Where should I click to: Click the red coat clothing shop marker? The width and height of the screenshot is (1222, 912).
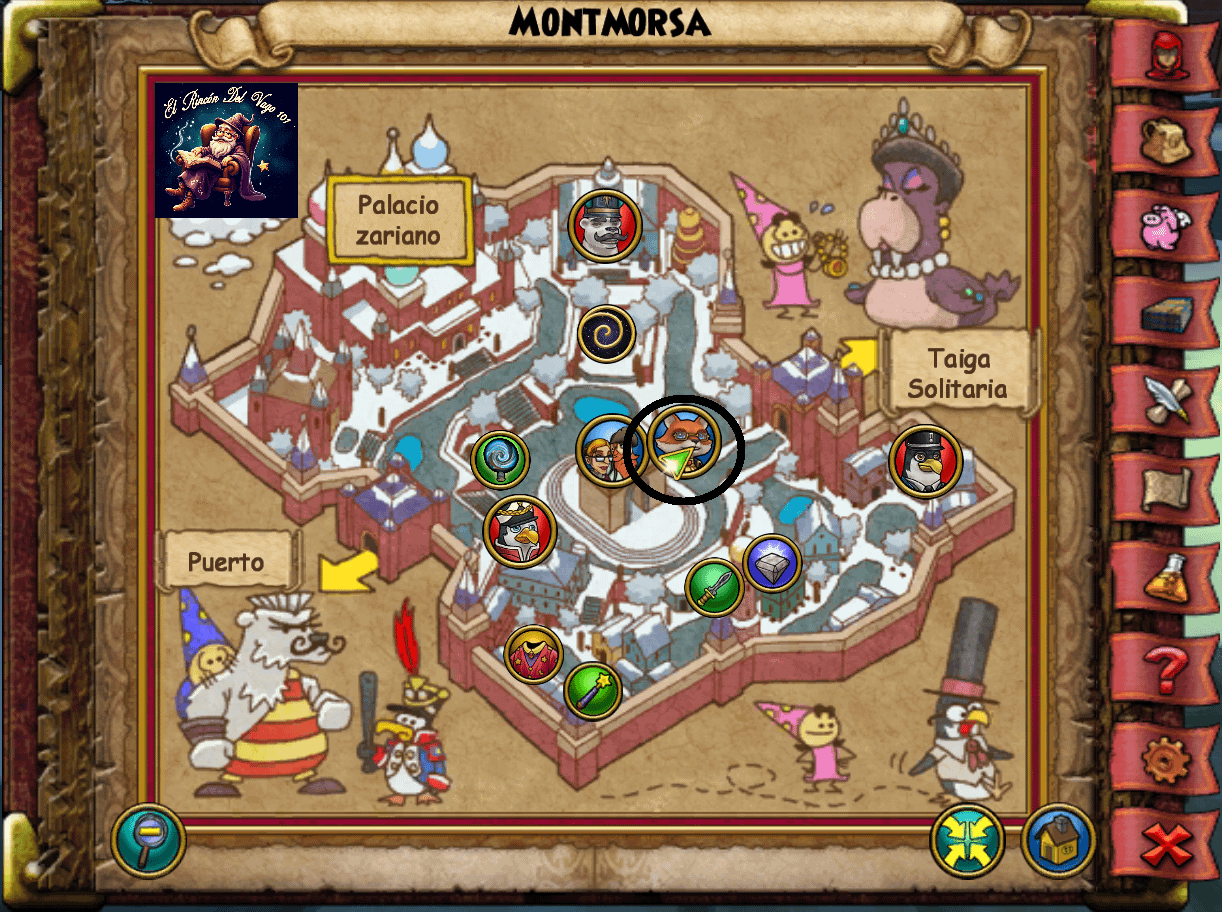tap(533, 655)
